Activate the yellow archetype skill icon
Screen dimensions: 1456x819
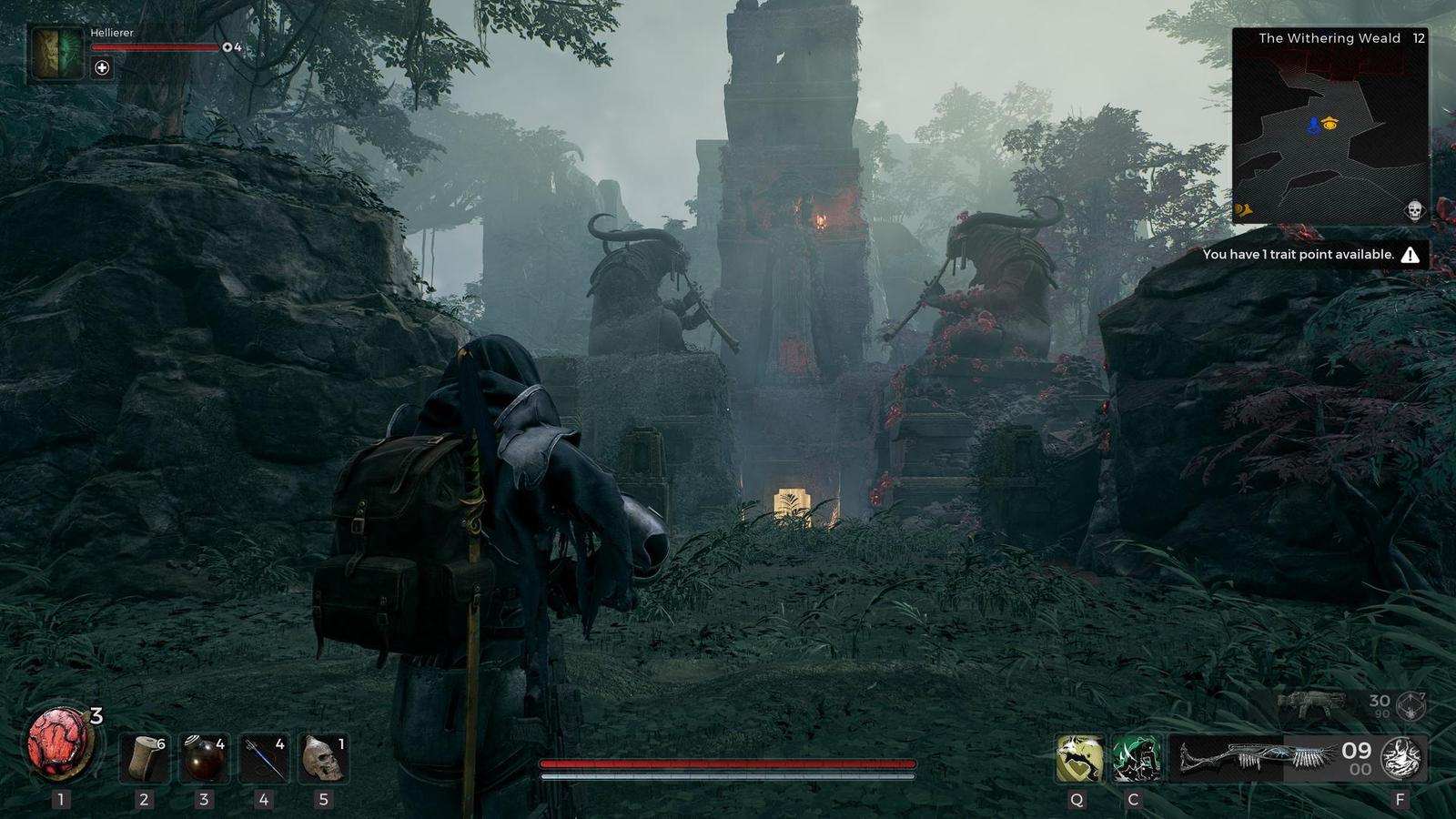pos(1079,759)
